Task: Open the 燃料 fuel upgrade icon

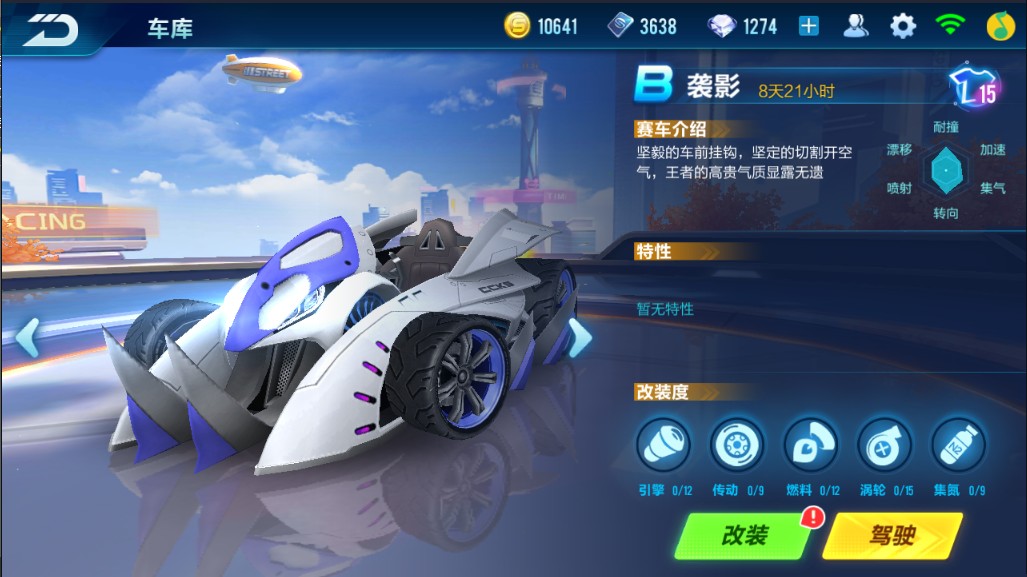Action: tap(811, 444)
